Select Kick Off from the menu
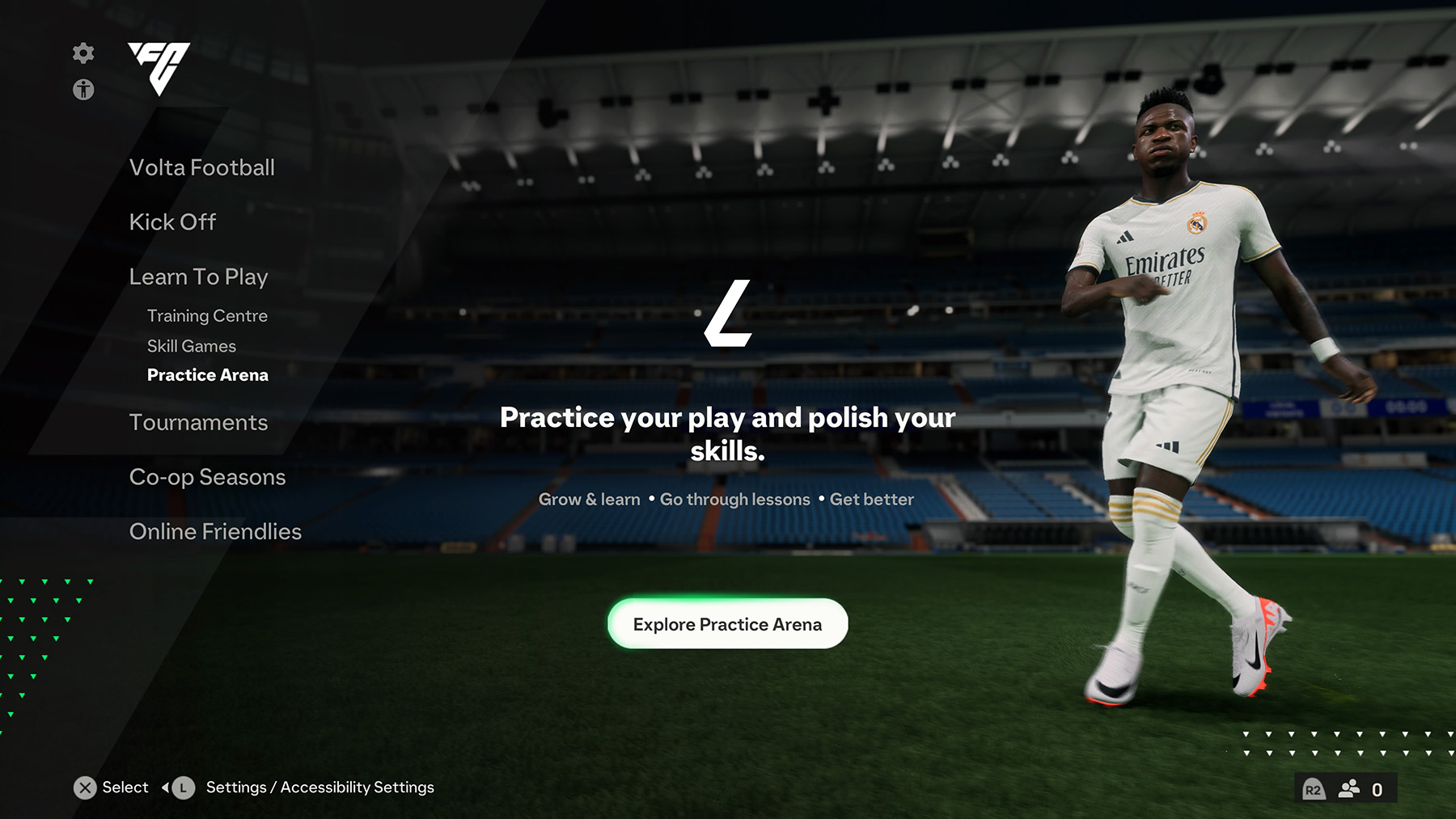This screenshot has width=1456, height=819. point(172,222)
